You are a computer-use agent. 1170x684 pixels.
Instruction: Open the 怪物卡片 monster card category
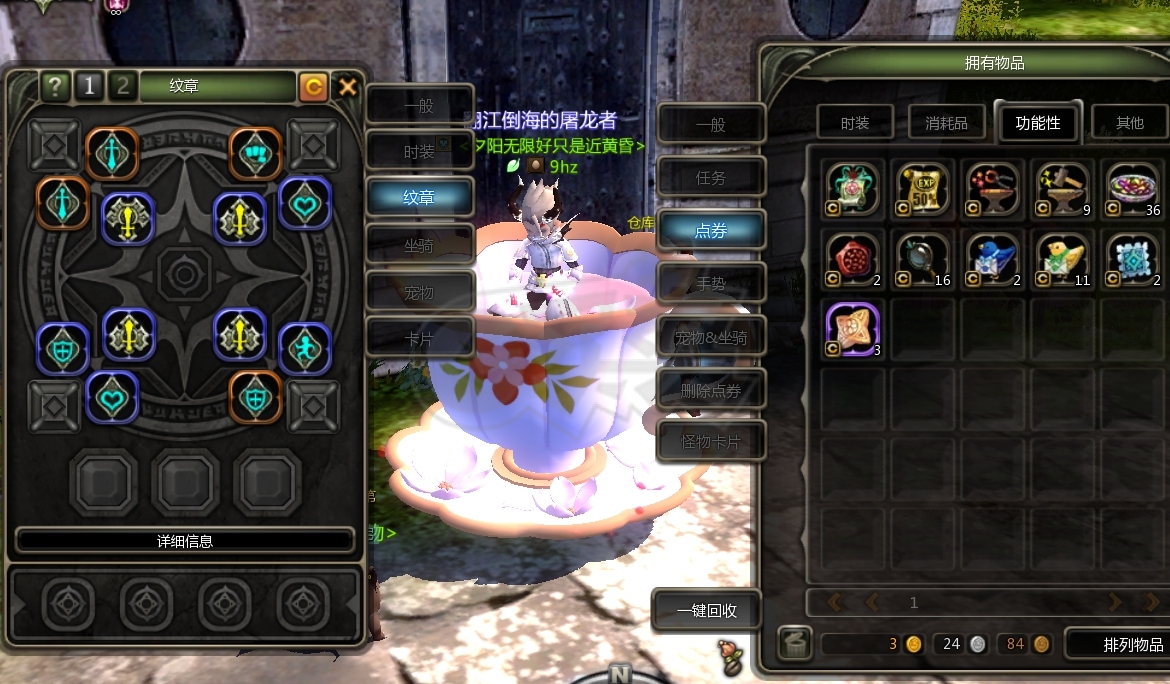[x=710, y=441]
